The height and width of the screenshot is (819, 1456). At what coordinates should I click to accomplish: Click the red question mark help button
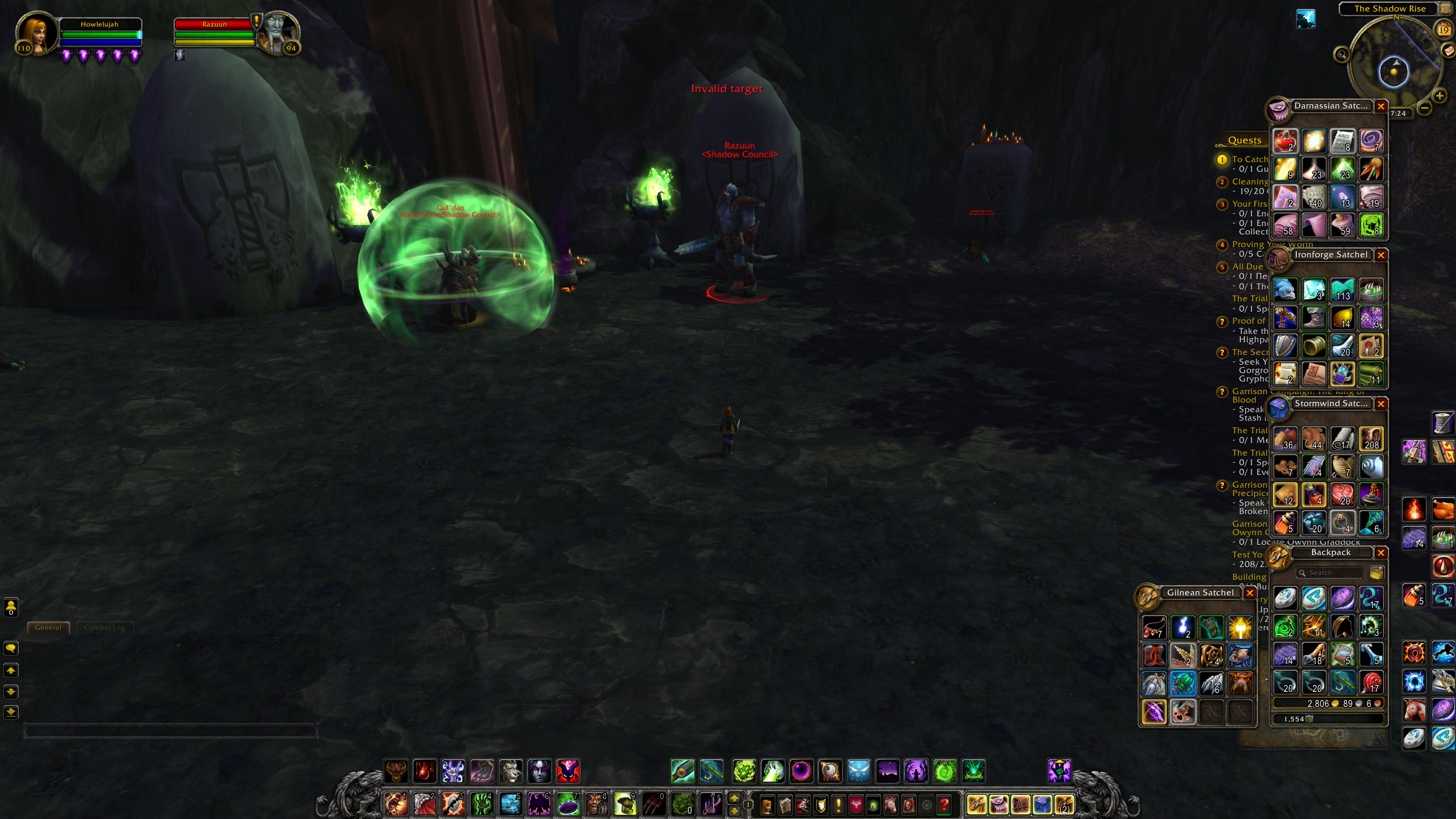(944, 805)
